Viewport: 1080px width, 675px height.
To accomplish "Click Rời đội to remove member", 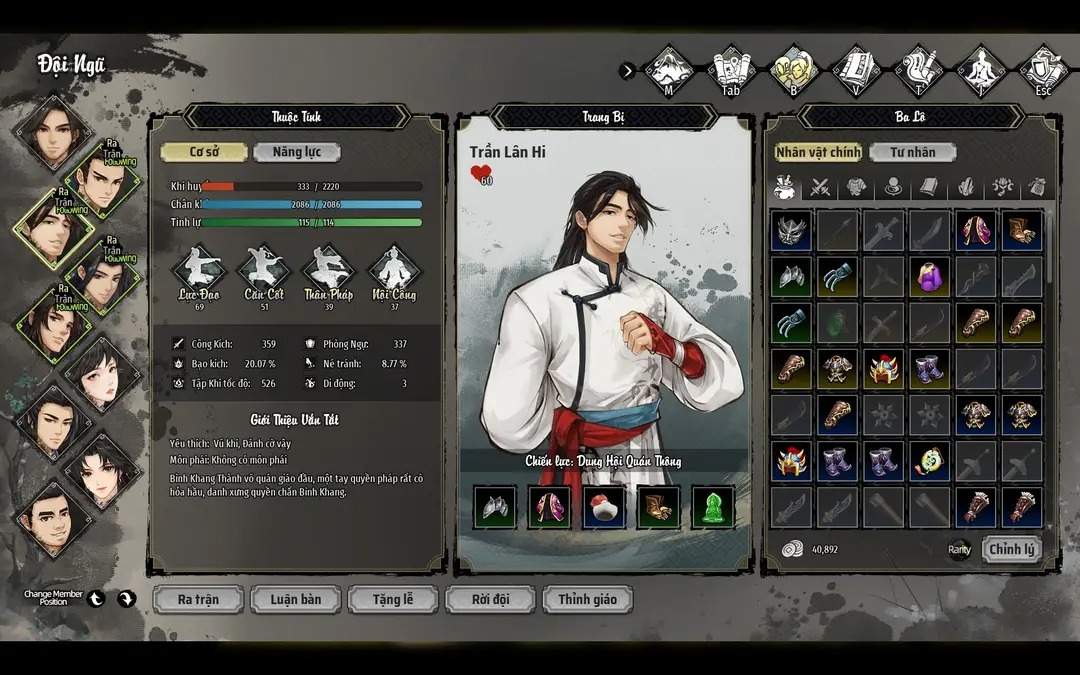I will click(490, 599).
